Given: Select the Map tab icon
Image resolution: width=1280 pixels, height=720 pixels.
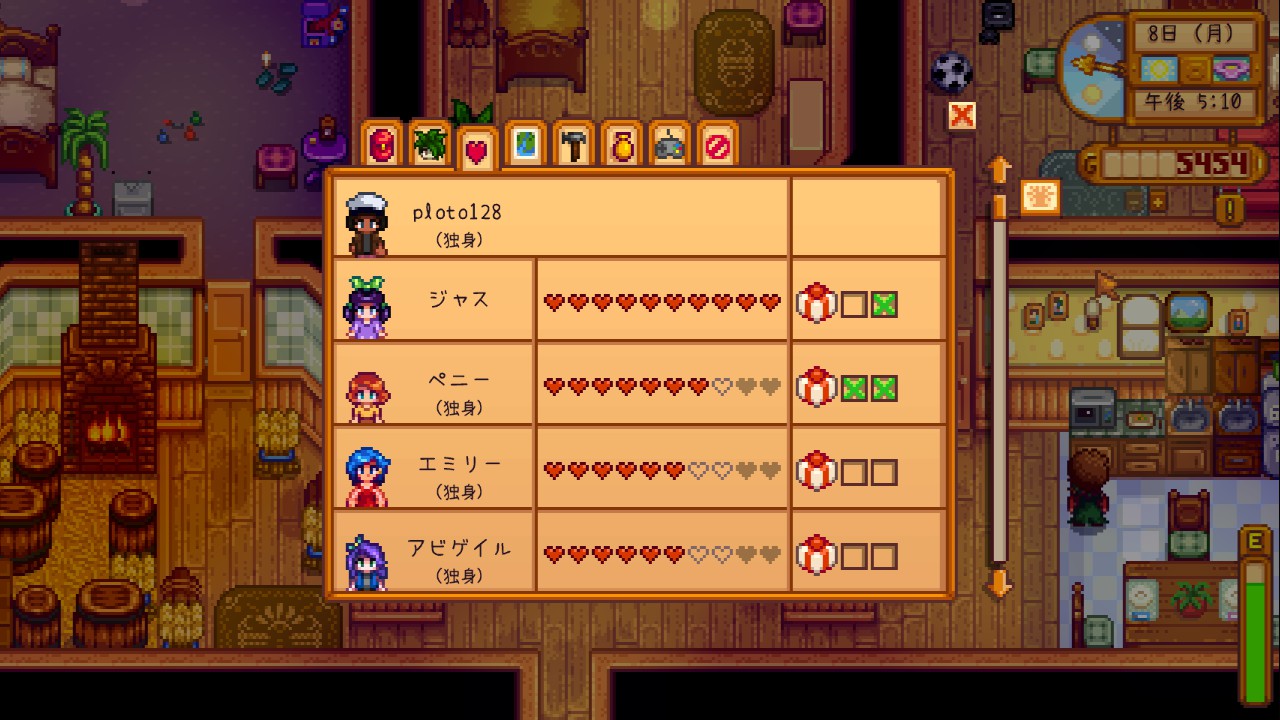Looking at the screenshot, I should point(525,148).
